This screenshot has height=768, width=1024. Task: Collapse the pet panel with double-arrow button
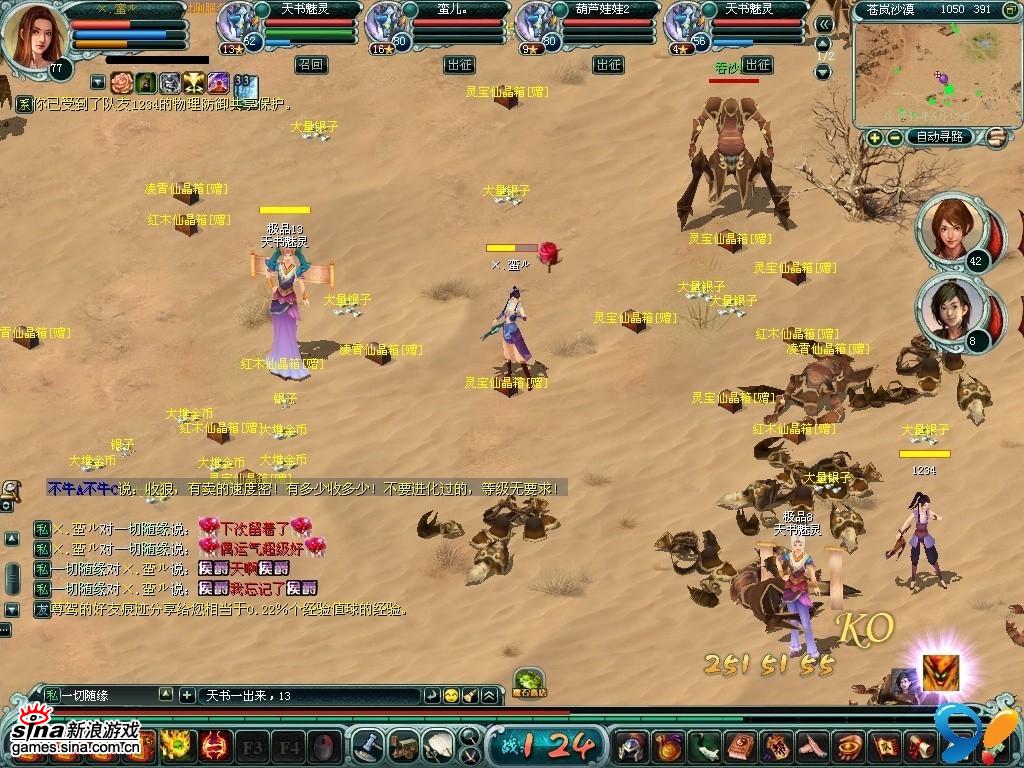[x=824, y=25]
